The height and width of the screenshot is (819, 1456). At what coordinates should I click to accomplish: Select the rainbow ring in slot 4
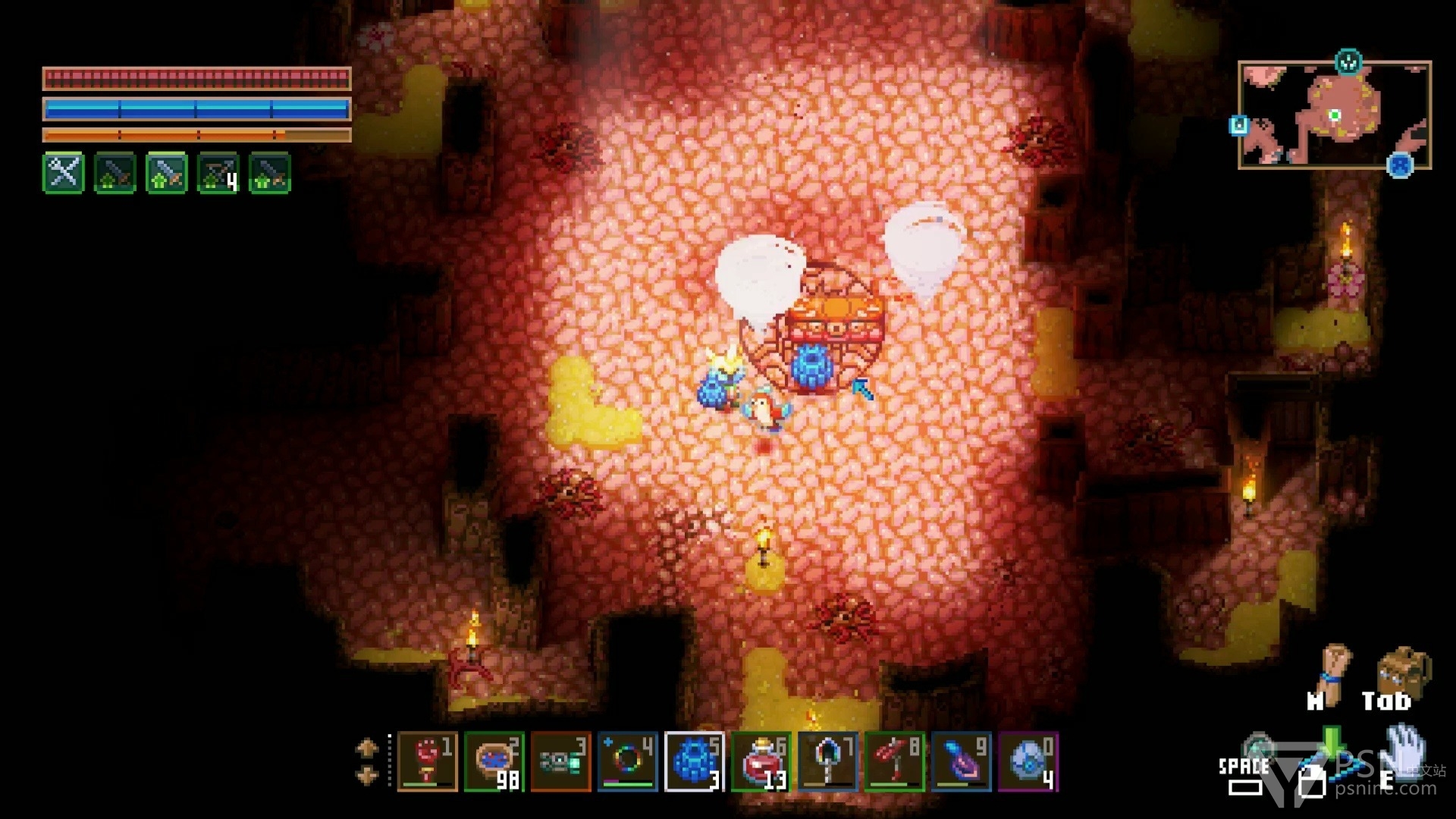point(627,761)
